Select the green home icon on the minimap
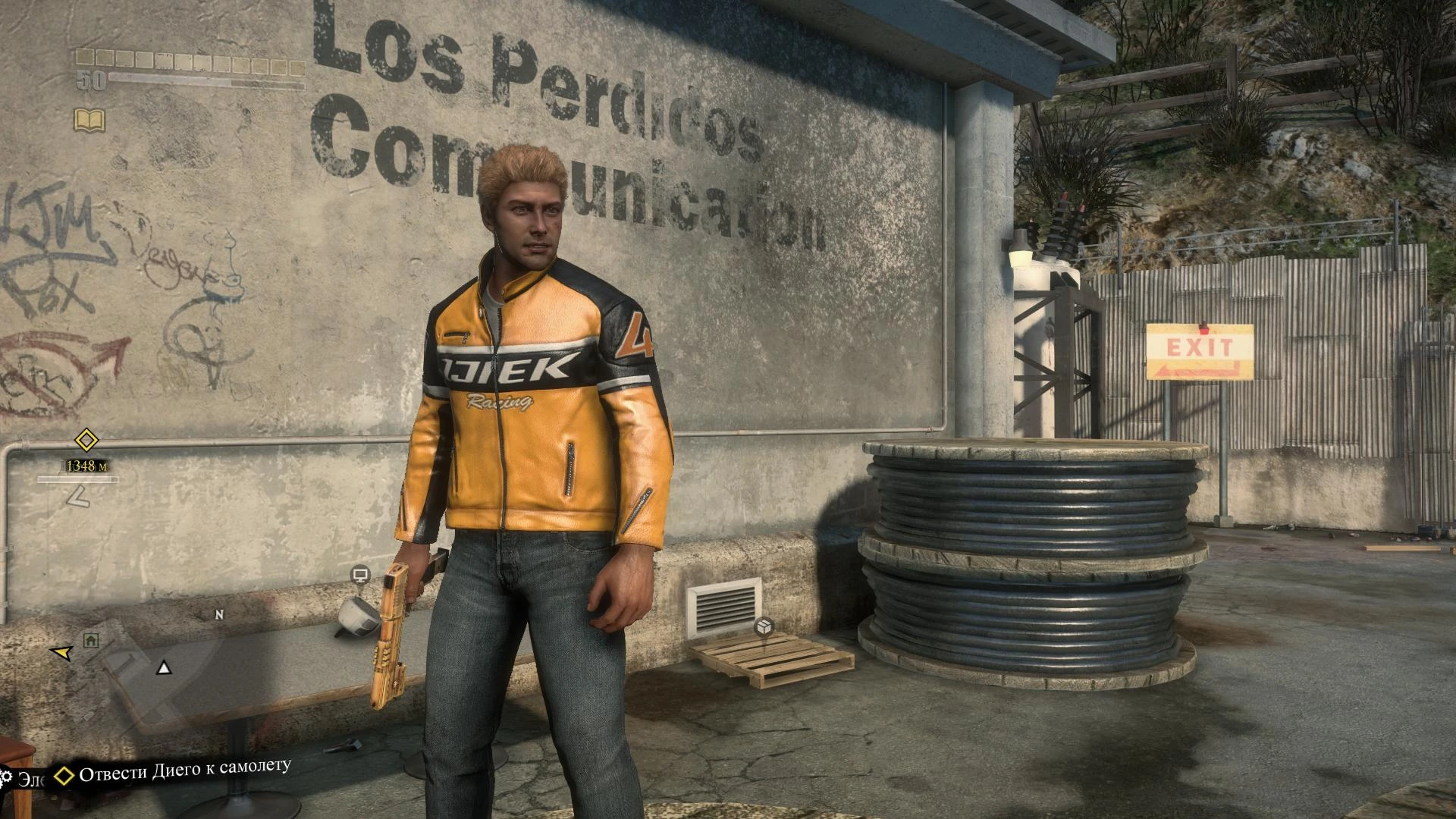The image size is (1456, 819). tap(89, 641)
